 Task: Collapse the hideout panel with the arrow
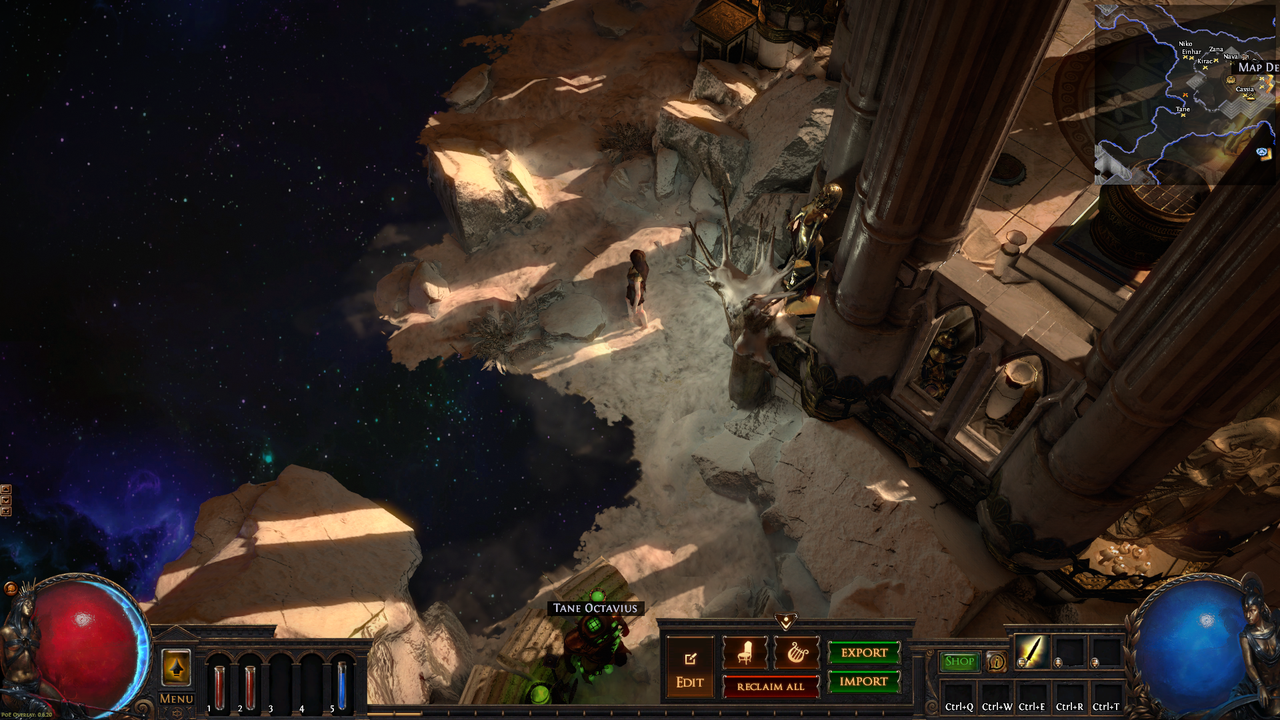(785, 622)
